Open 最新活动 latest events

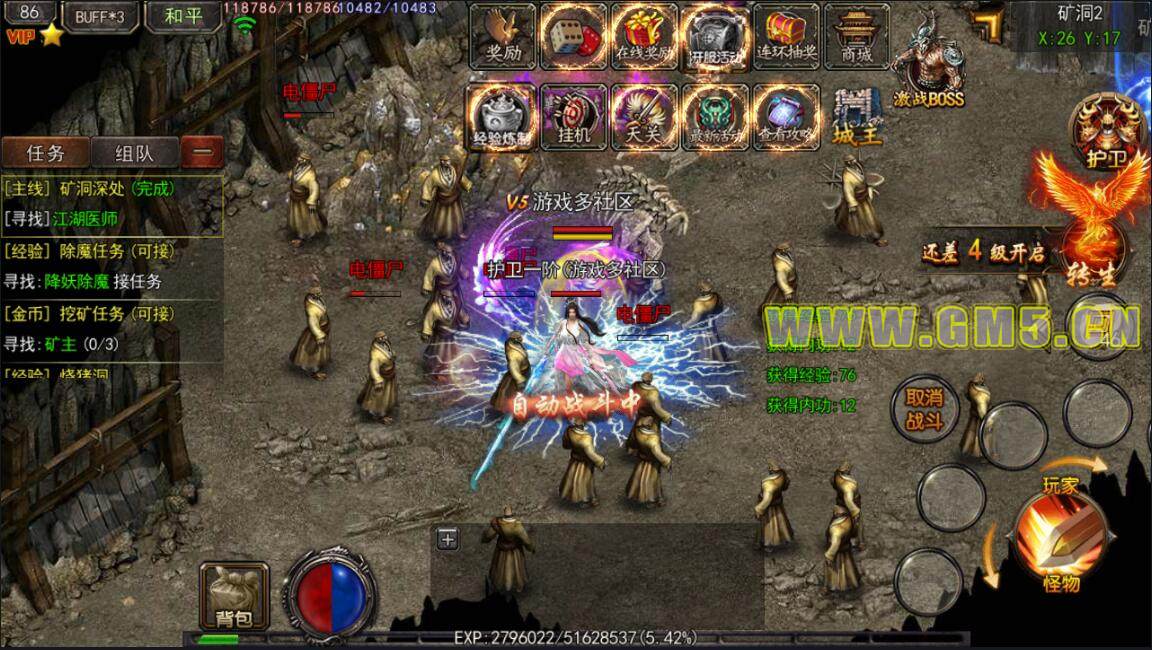click(x=716, y=116)
